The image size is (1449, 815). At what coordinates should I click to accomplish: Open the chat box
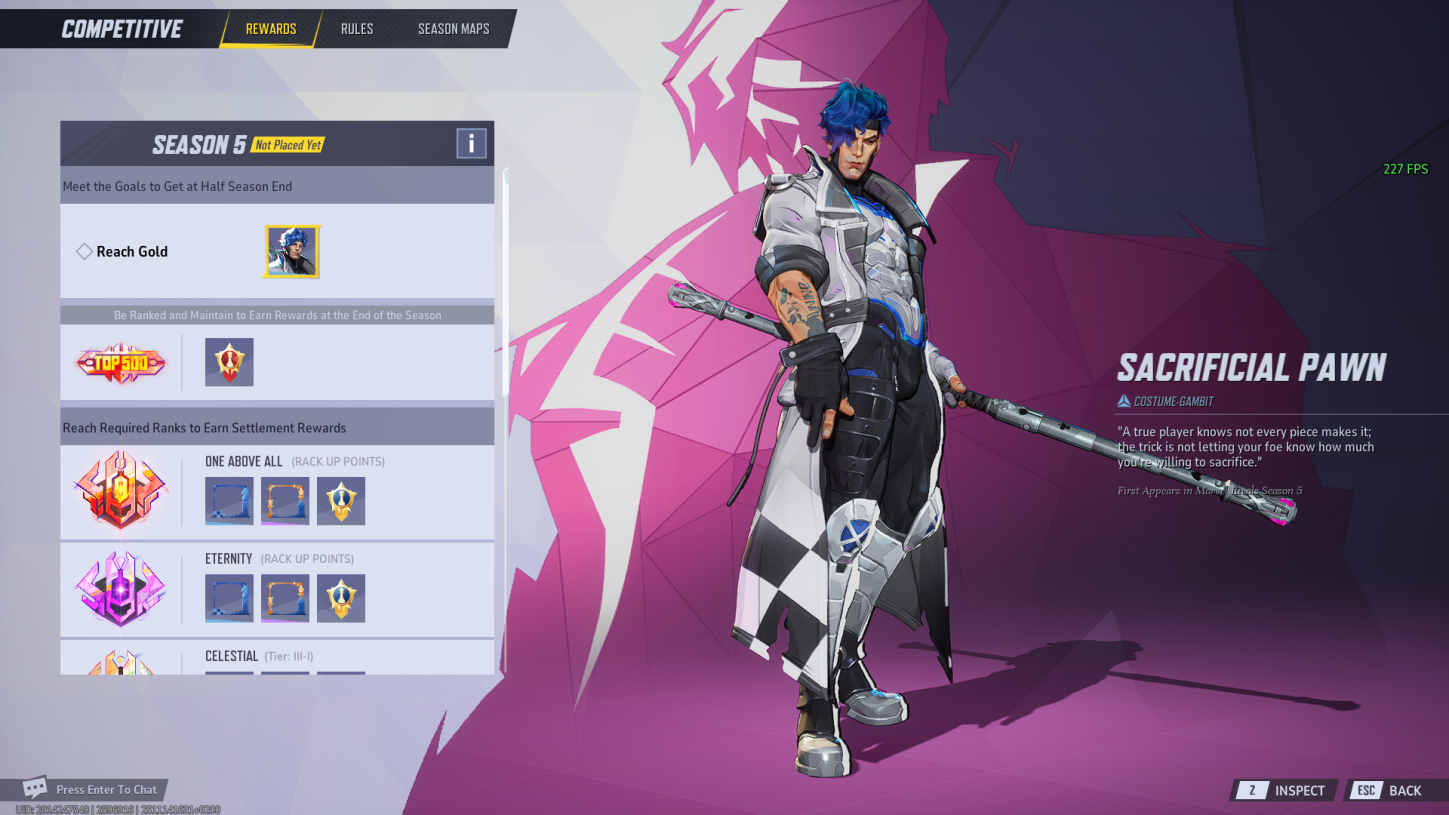point(95,789)
